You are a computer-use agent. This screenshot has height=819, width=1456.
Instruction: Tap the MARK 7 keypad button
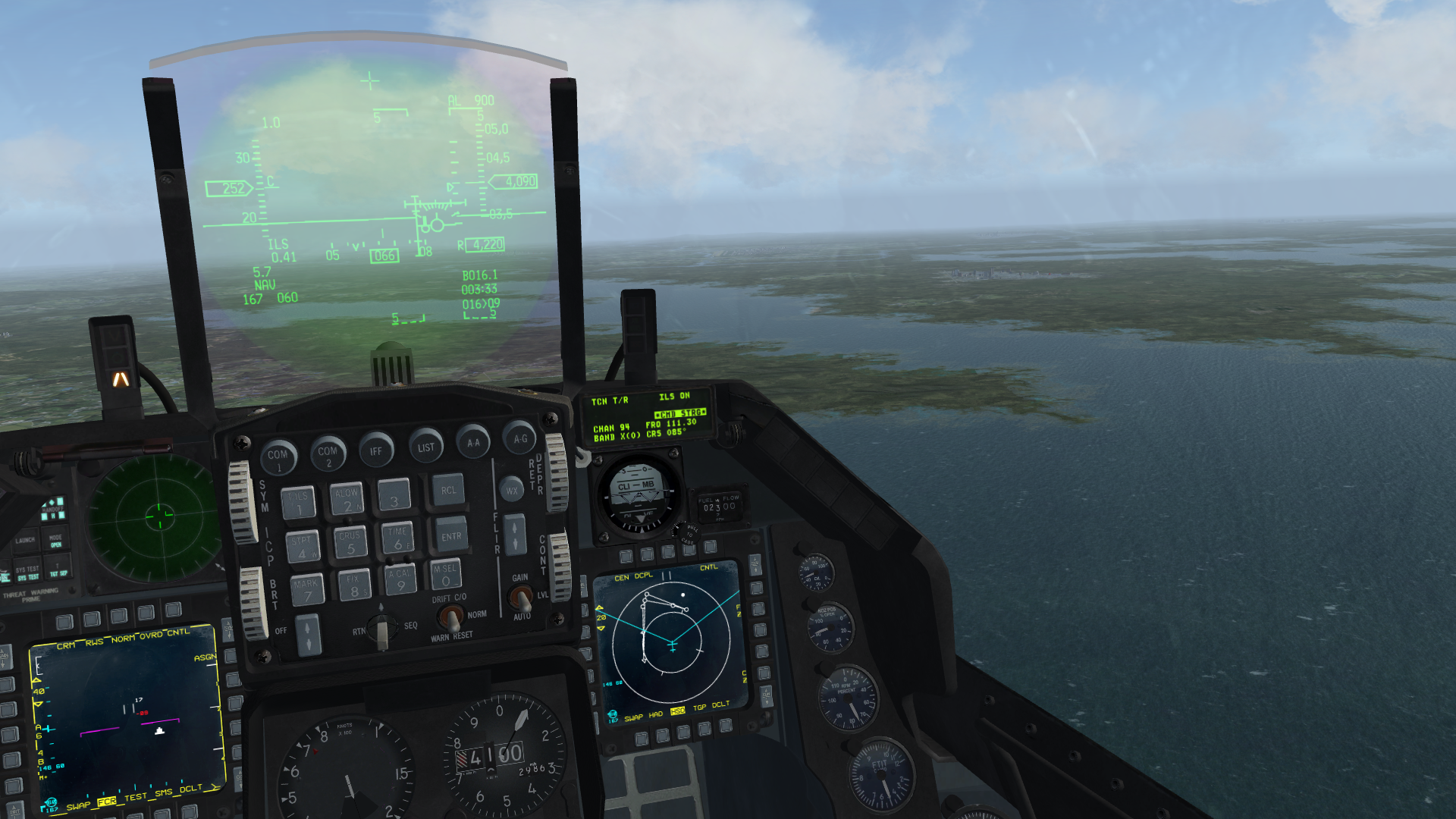306,589
